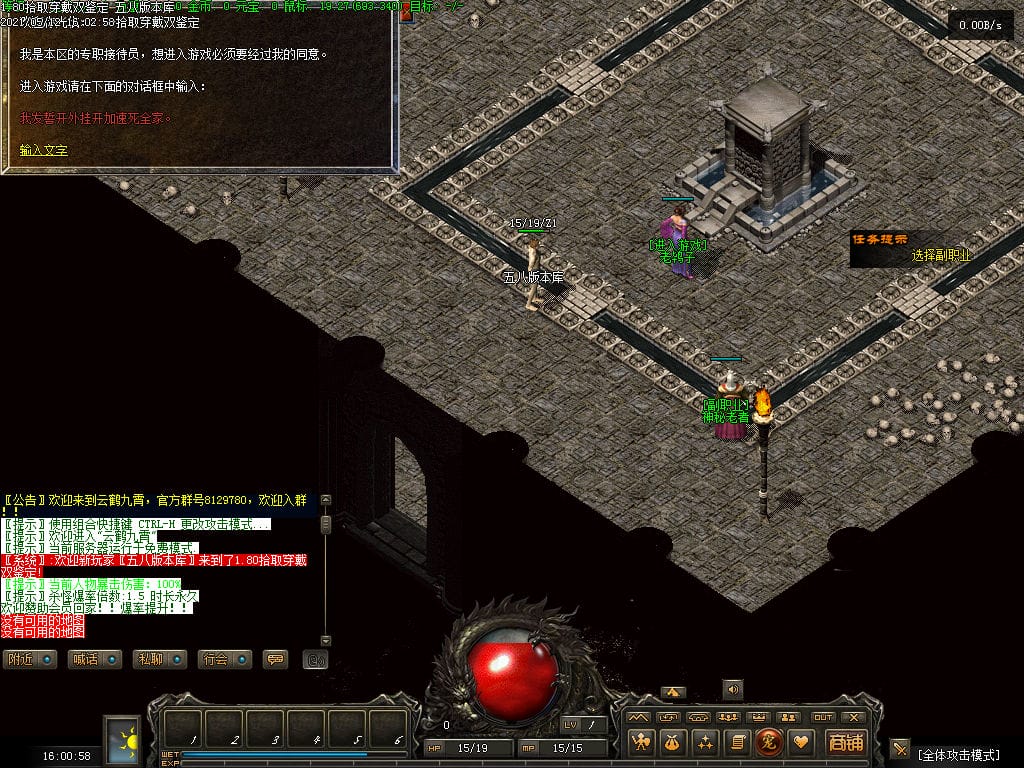Click the chat log scroll-up arrow
Viewport: 1024px width, 768px height.
[325, 500]
